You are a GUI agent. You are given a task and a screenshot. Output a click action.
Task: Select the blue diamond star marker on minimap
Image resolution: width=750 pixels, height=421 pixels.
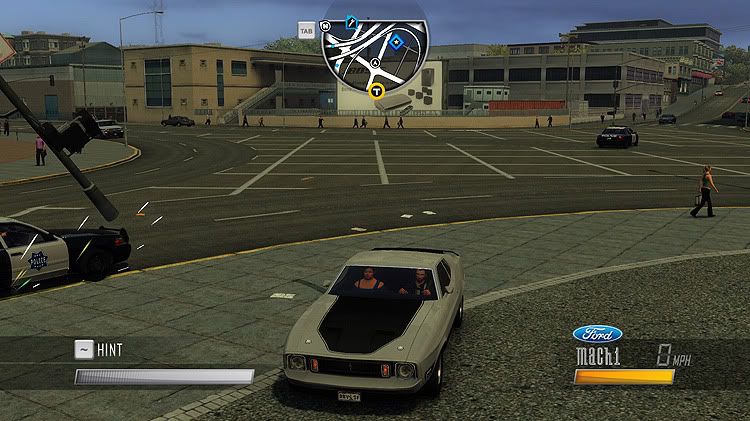pyautogui.click(x=396, y=42)
